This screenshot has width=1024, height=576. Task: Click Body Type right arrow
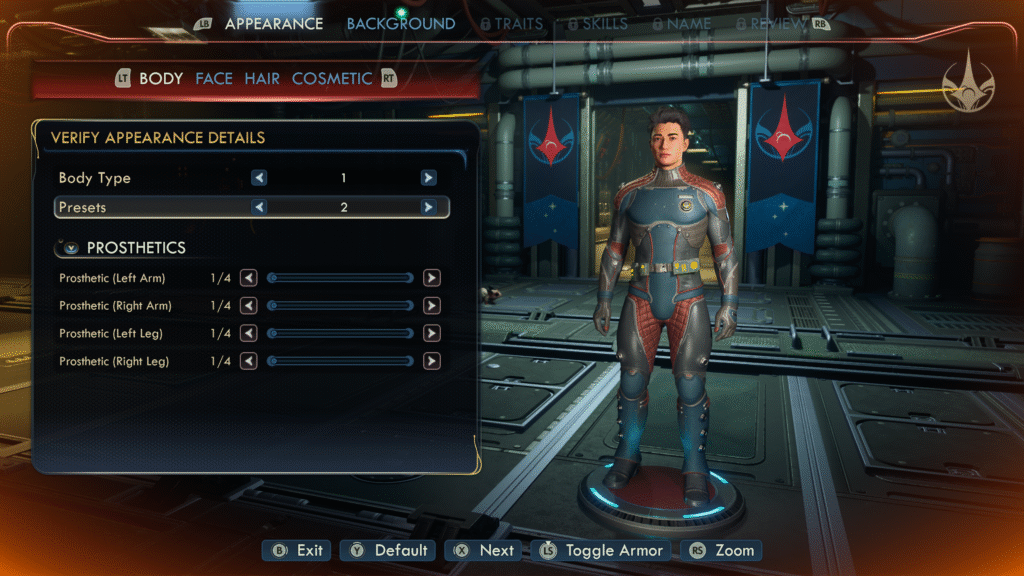tap(428, 178)
